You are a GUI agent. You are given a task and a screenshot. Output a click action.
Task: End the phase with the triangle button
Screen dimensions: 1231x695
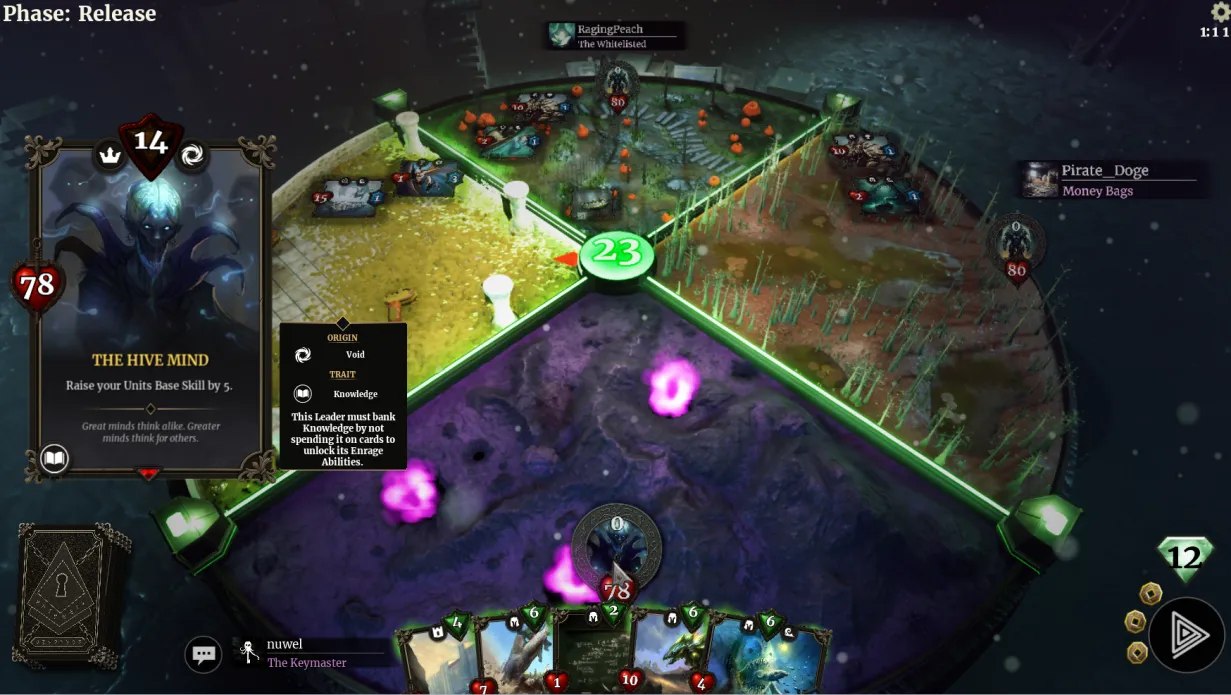[x=1187, y=634]
